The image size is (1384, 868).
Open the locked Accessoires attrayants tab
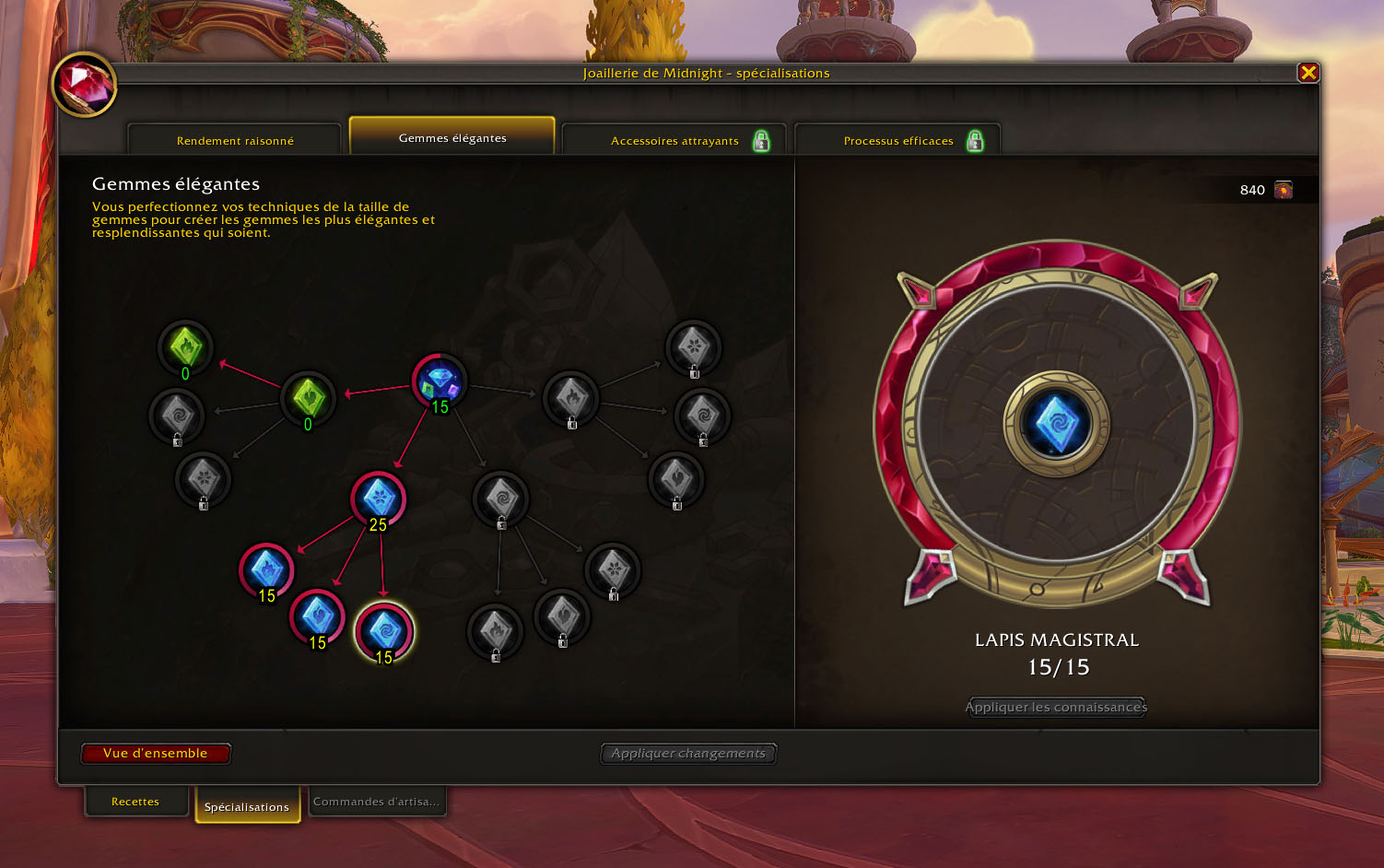[674, 141]
